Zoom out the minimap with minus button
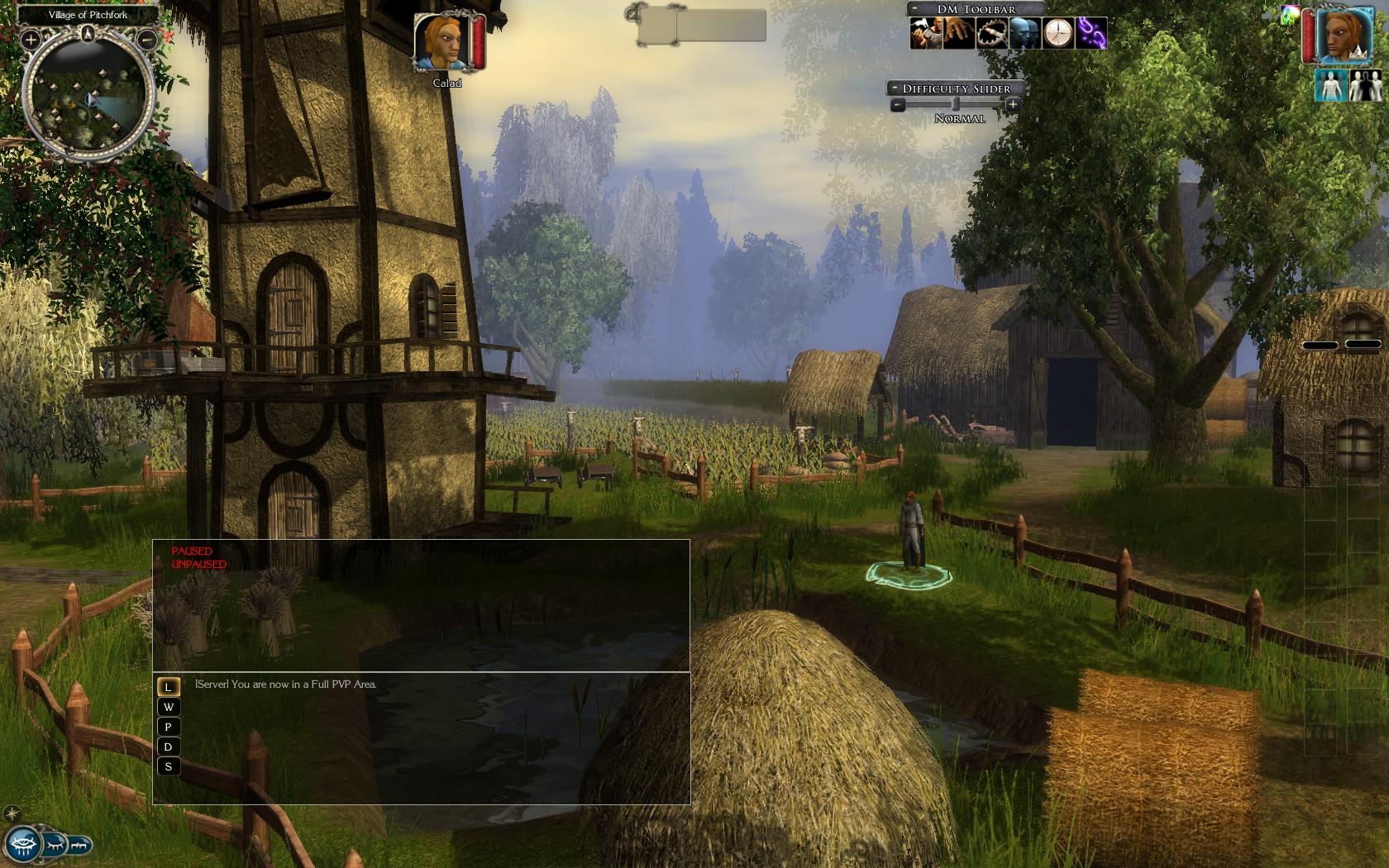Image resolution: width=1389 pixels, height=868 pixels. pyautogui.click(x=147, y=38)
